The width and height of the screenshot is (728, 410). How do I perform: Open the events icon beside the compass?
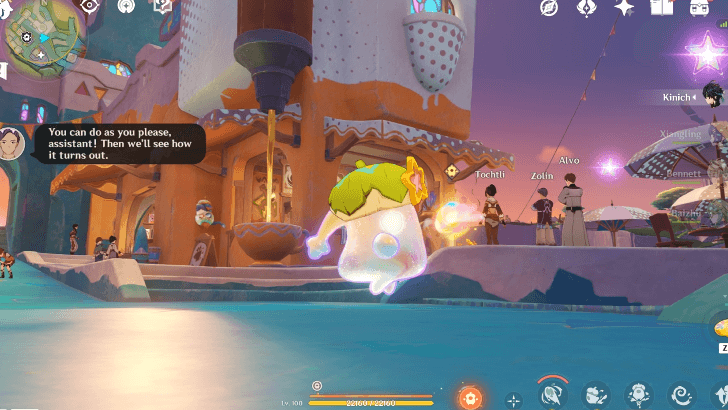587,8
